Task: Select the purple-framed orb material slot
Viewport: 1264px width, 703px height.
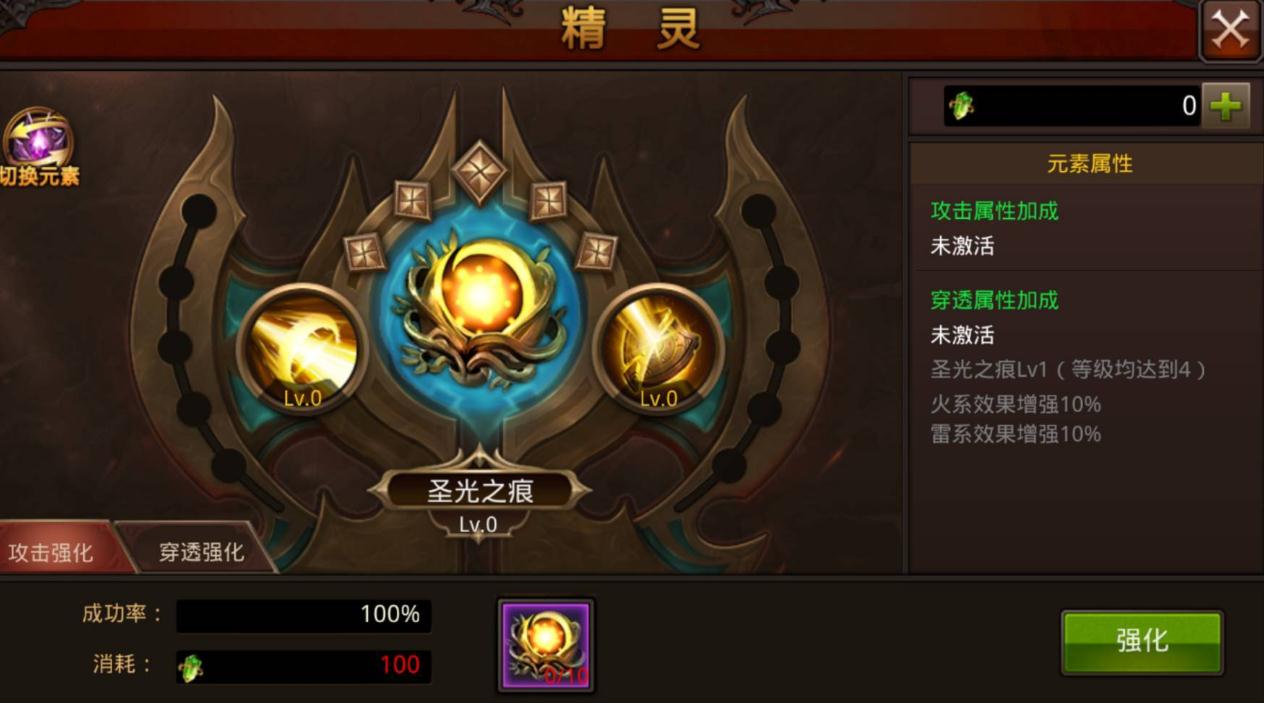Action: tap(546, 645)
